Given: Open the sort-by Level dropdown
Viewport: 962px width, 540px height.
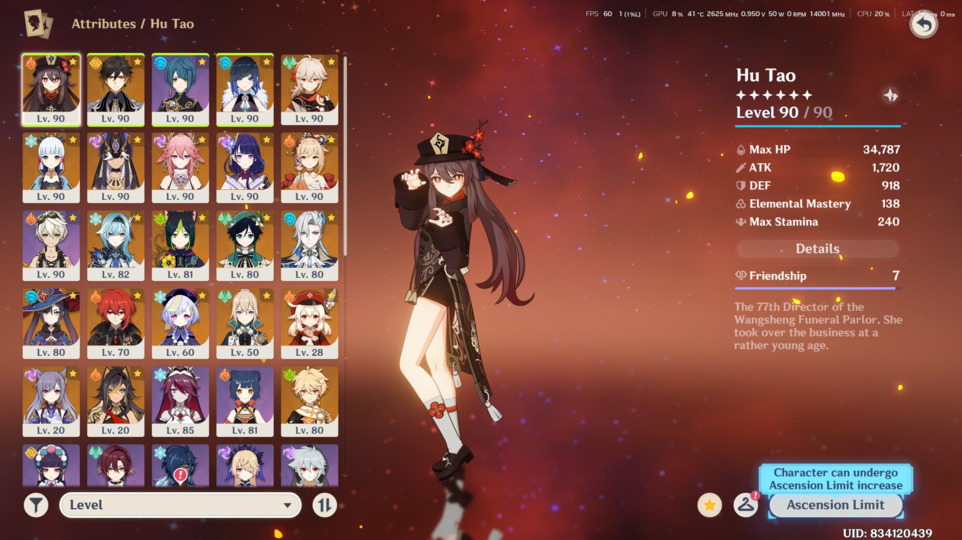Looking at the screenshot, I should tap(180, 505).
